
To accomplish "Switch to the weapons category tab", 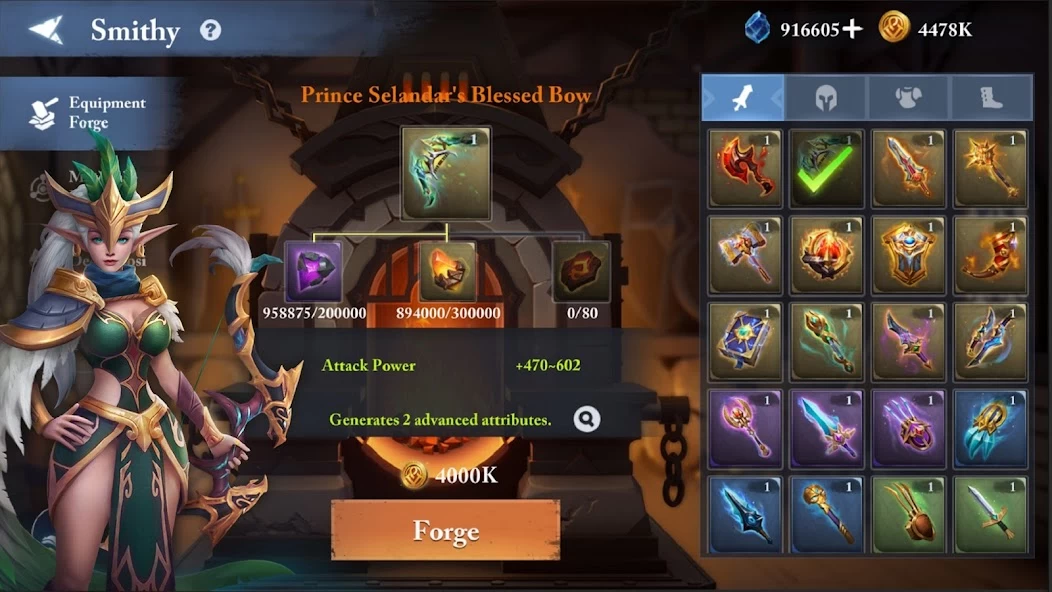I will click(743, 97).
